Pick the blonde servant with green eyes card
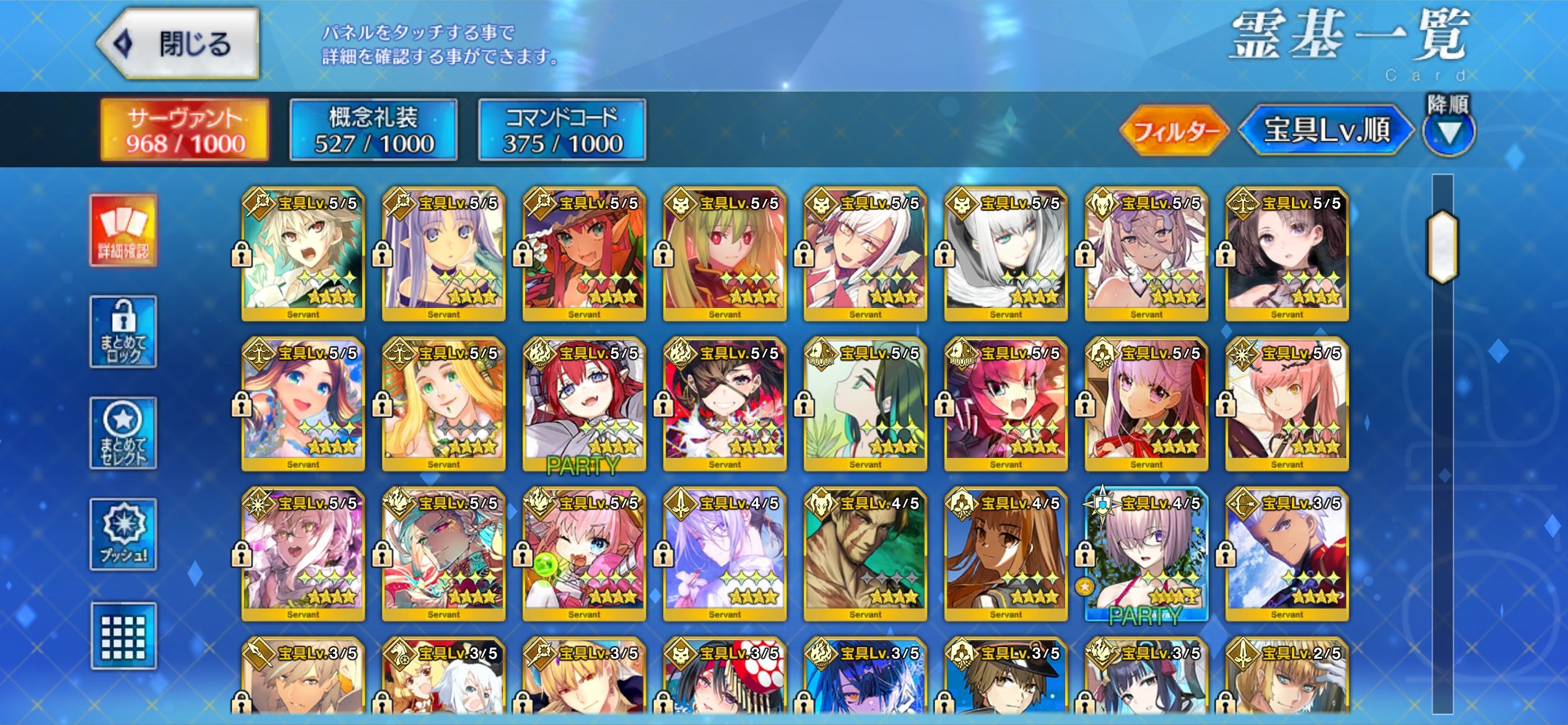 pyautogui.click(x=443, y=404)
